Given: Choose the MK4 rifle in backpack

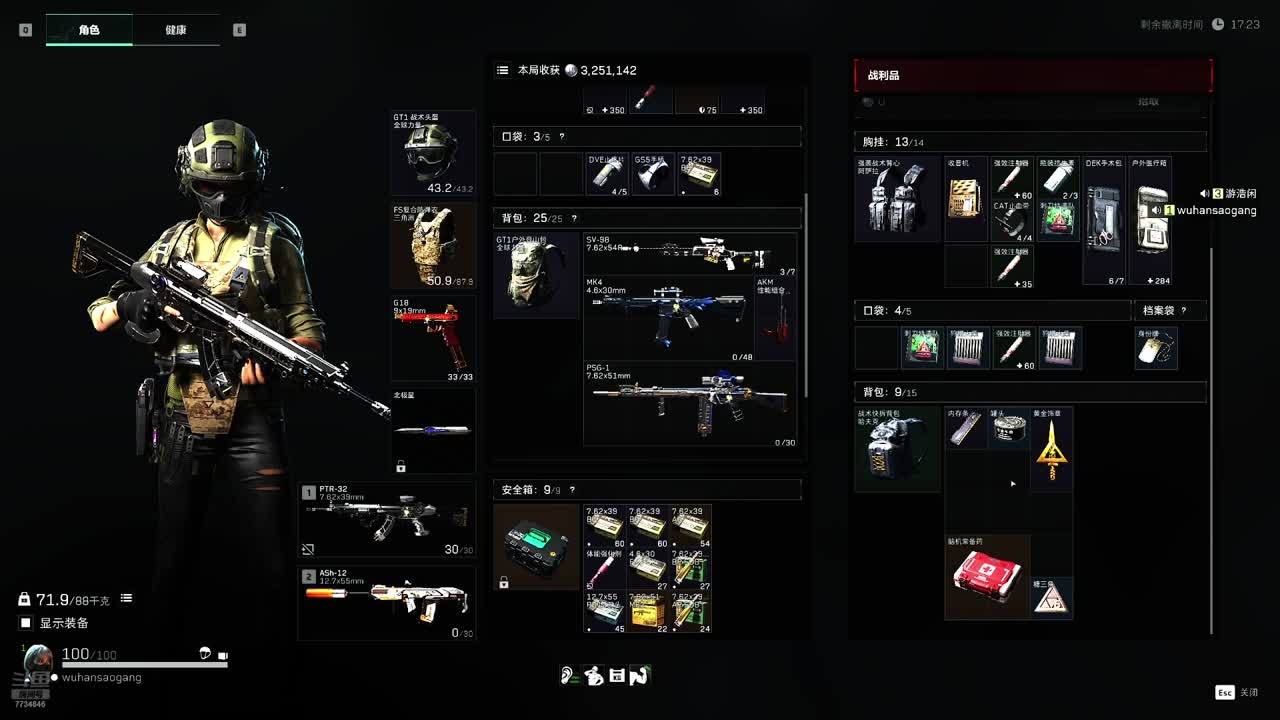Looking at the screenshot, I should click(668, 318).
